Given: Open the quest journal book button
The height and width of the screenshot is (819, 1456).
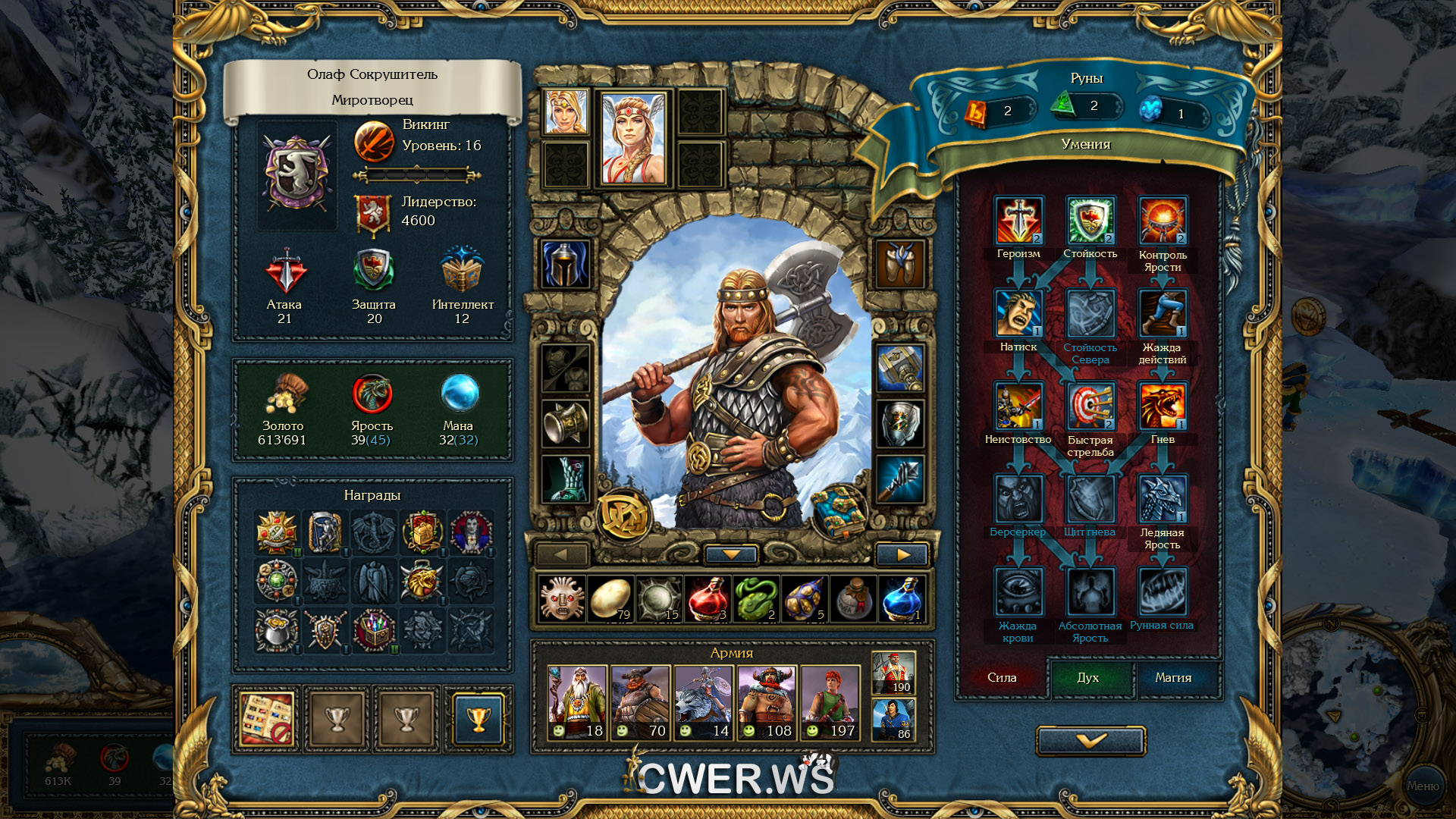Looking at the screenshot, I should pos(267,718).
